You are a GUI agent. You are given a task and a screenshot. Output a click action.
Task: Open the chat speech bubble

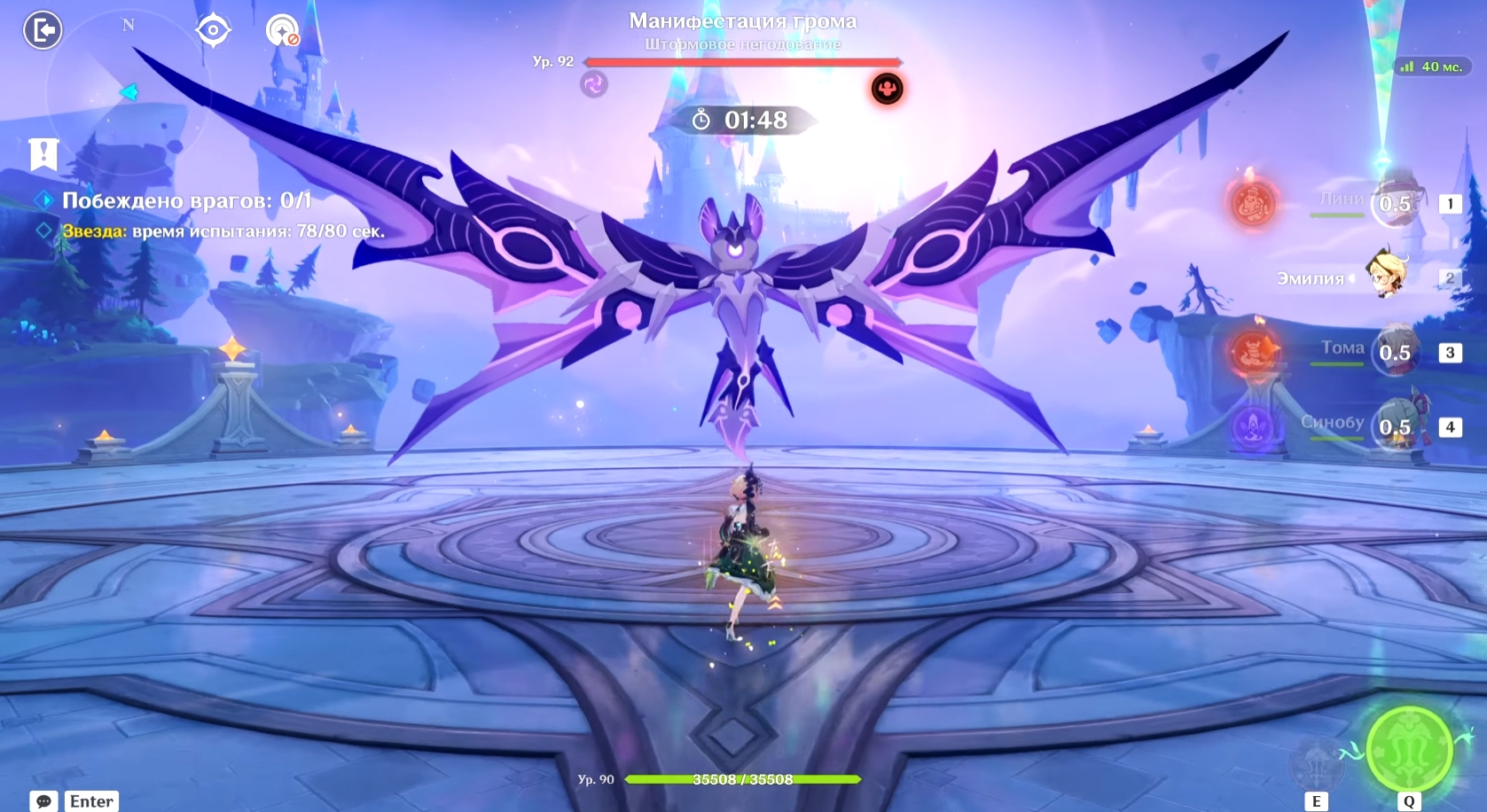tap(43, 801)
